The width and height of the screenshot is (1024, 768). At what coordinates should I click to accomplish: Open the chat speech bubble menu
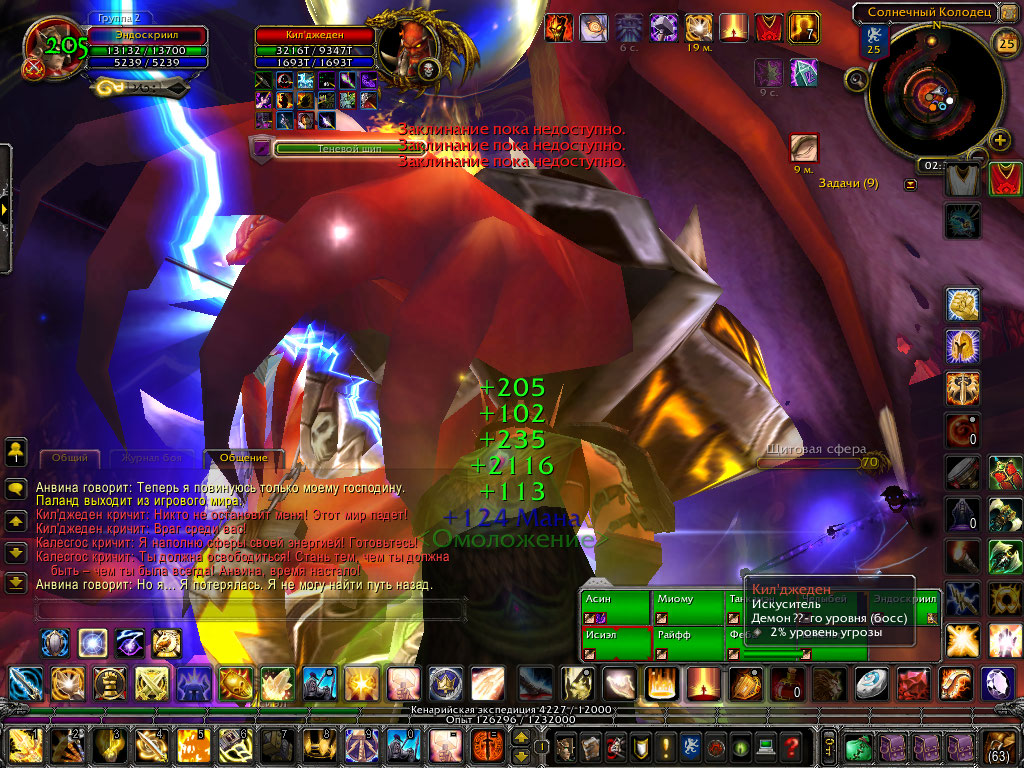[16, 489]
